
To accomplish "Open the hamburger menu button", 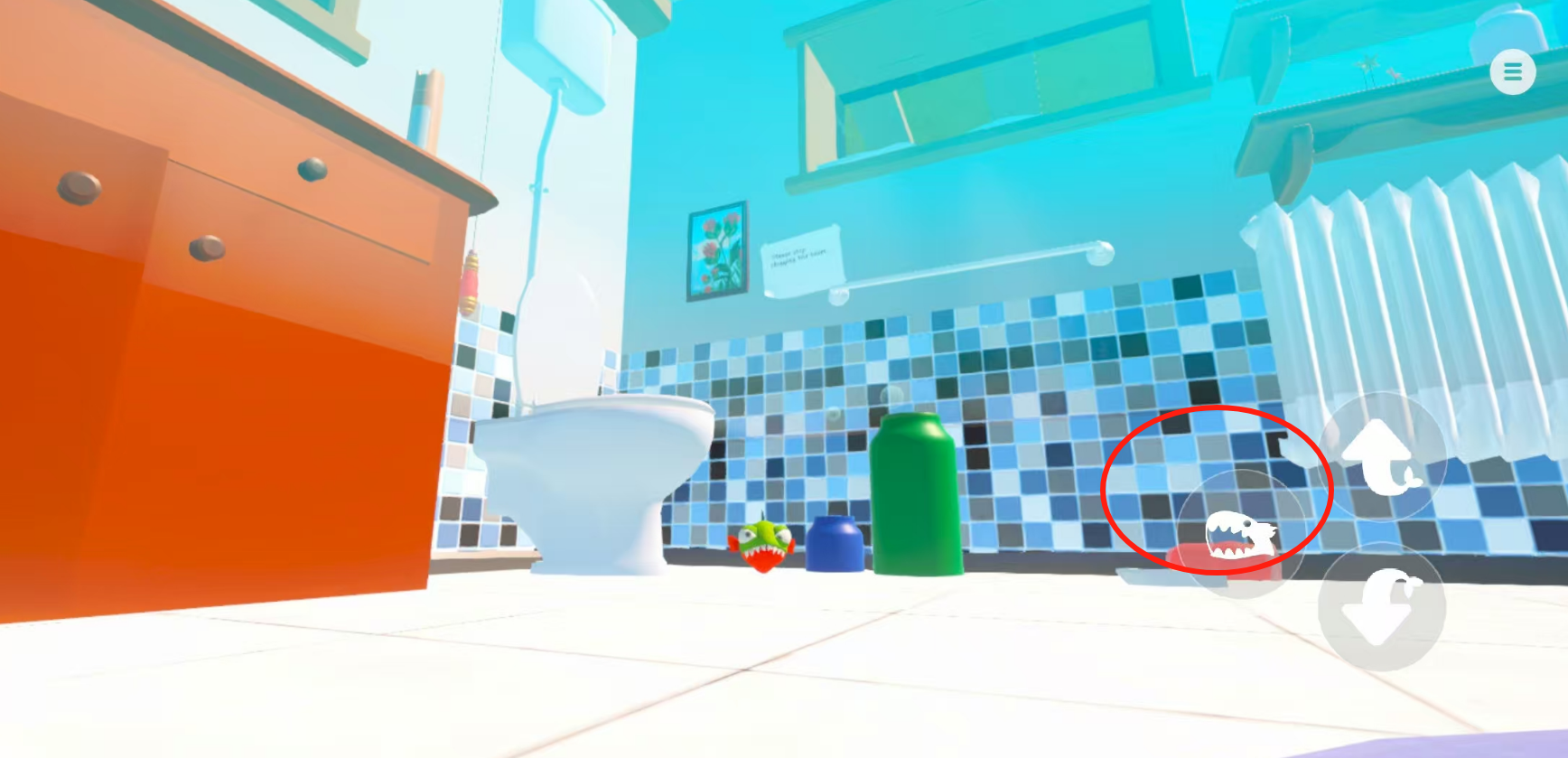I will coord(1512,71).
